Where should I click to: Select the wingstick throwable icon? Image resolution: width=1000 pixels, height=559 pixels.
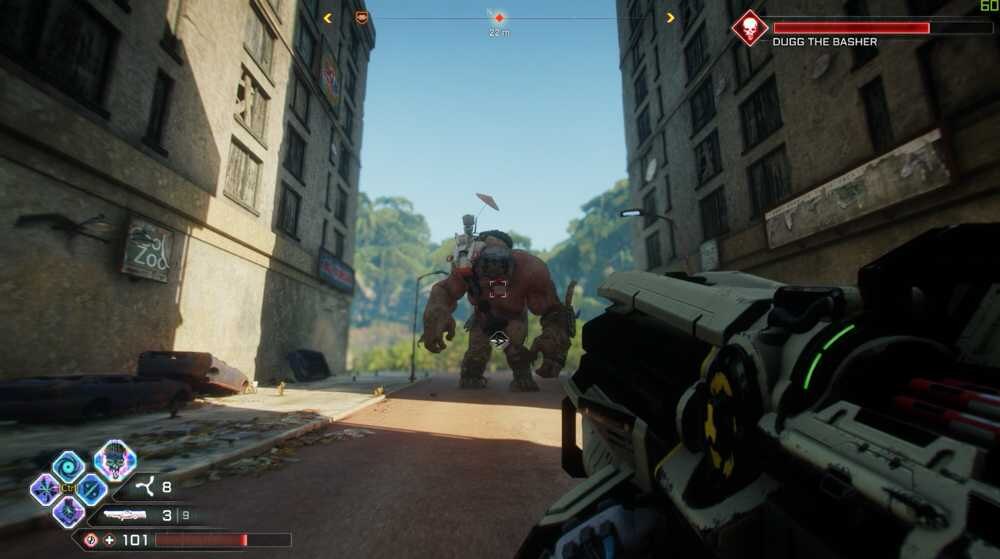[145, 489]
